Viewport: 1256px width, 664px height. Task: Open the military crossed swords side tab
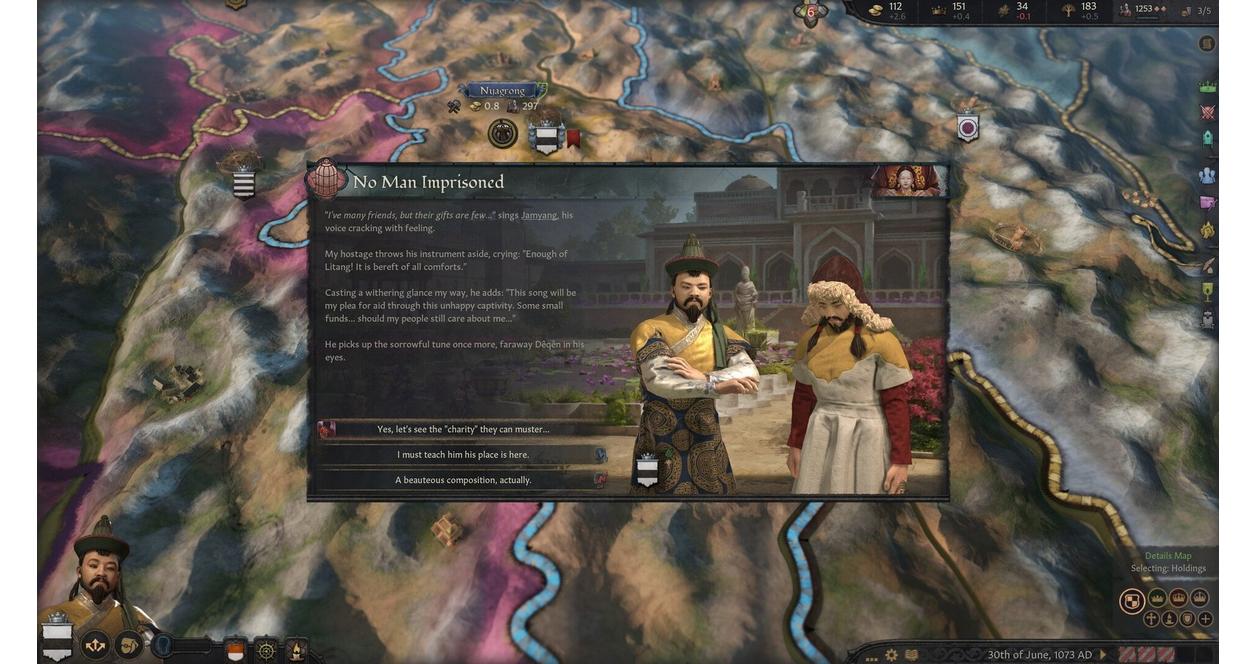(x=1207, y=113)
